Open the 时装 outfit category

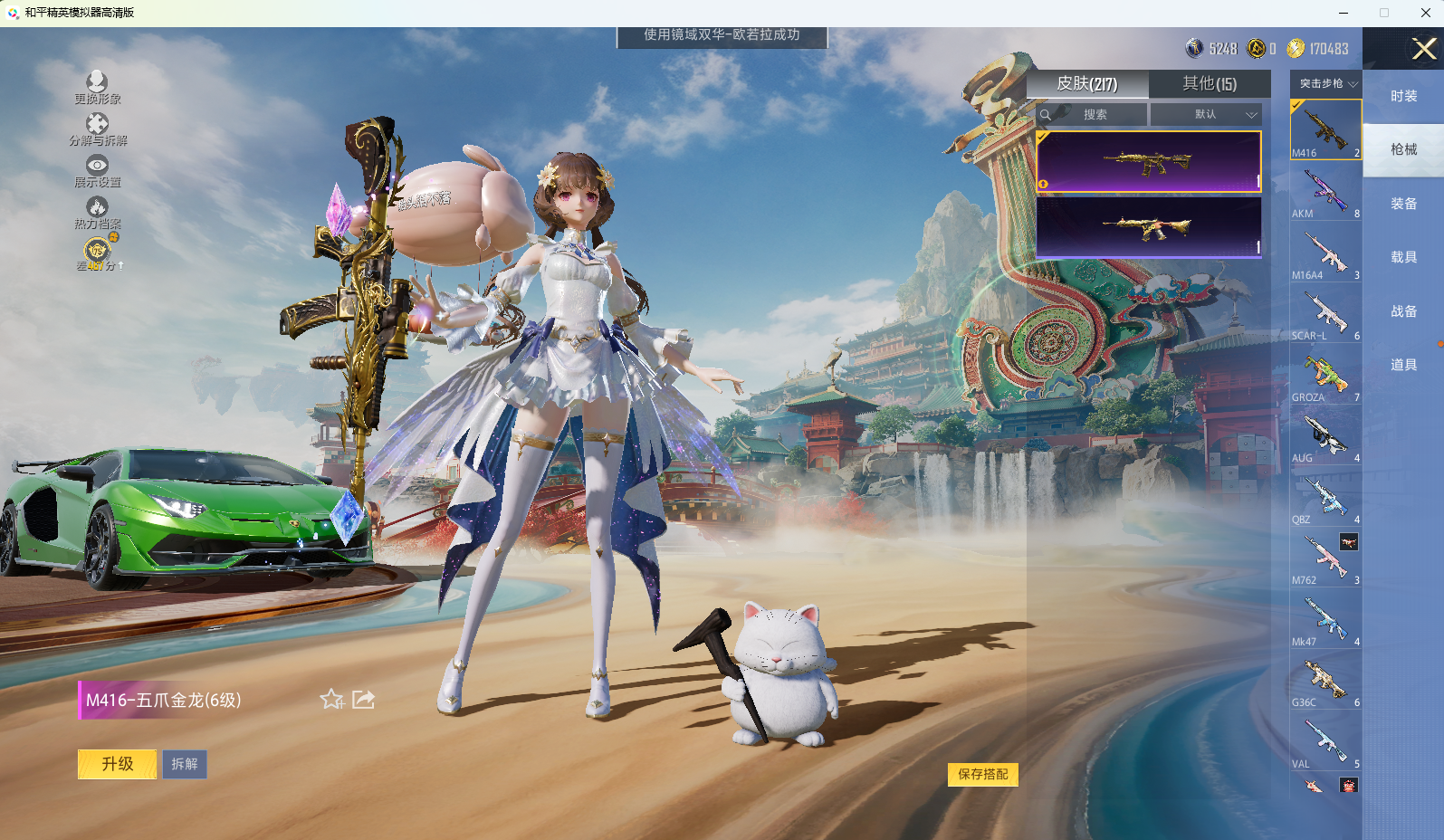click(1403, 96)
